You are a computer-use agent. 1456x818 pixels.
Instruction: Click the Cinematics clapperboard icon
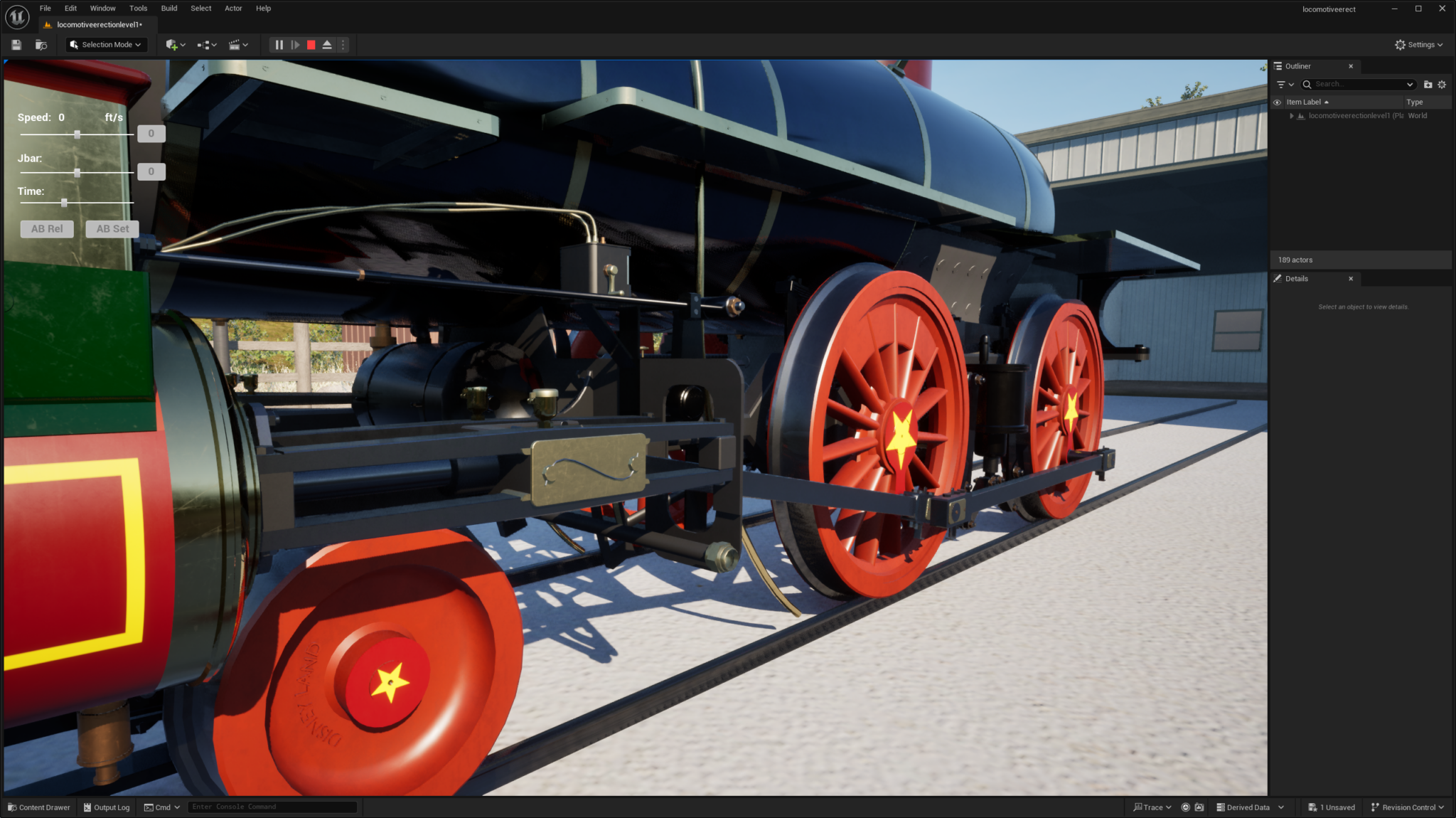coord(235,44)
